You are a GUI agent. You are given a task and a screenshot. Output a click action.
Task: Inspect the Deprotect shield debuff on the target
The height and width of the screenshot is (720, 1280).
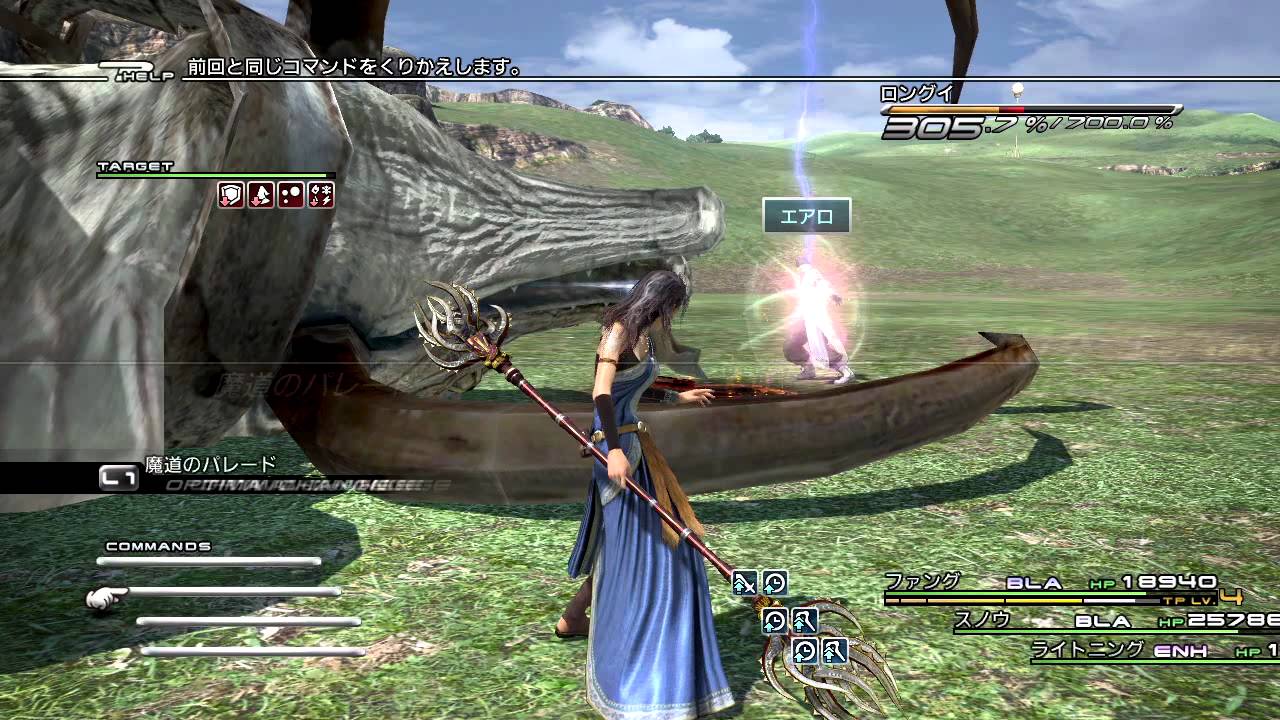(x=231, y=195)
